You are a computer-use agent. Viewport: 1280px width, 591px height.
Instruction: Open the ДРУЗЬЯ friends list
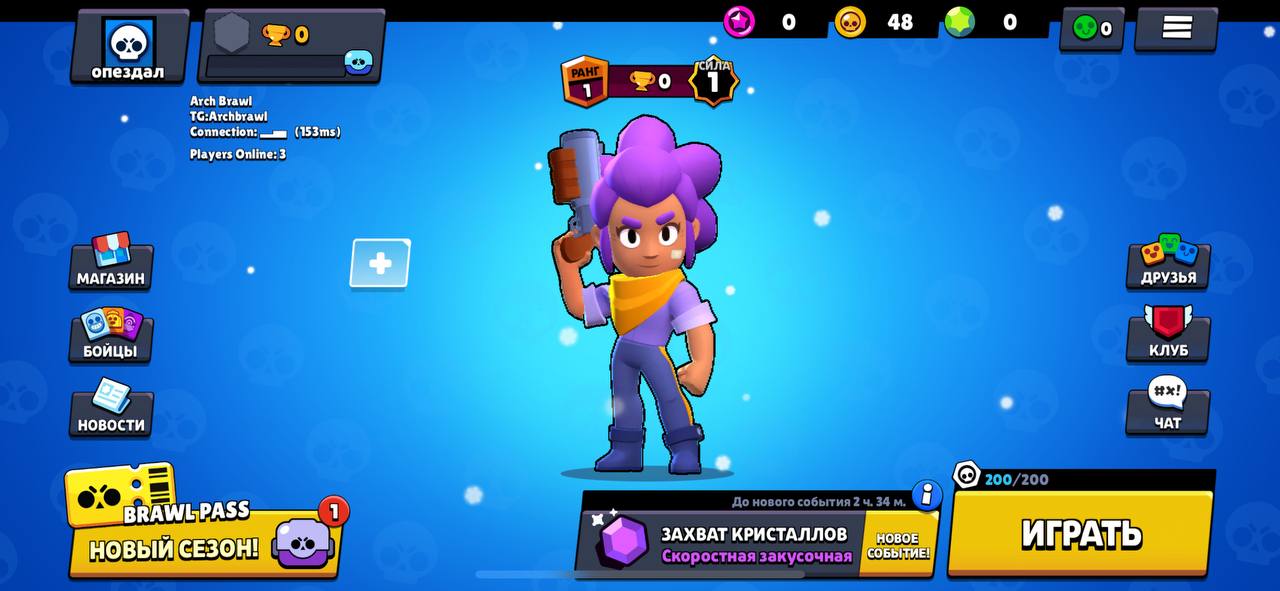(x=1168, y=263)
